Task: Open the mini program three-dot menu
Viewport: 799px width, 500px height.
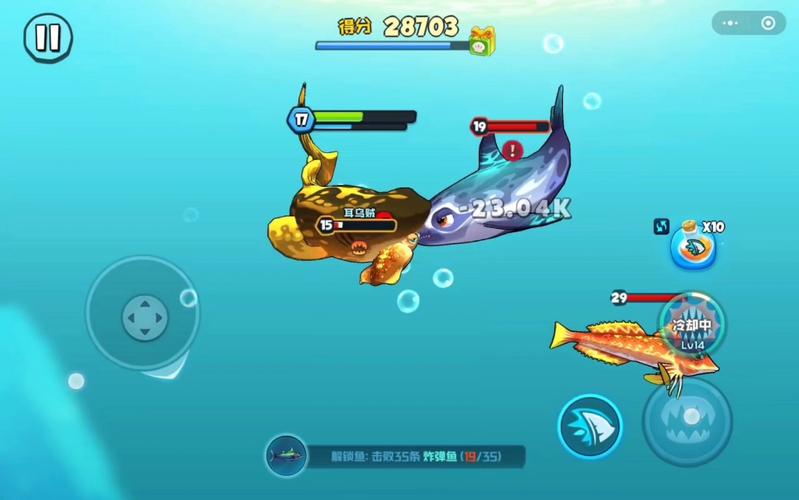Action: (x=735, y=23)
